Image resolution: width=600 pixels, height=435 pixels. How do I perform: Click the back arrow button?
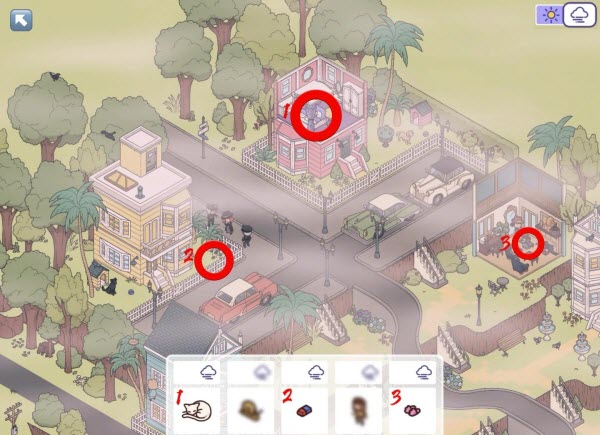(x=20, y=19)
